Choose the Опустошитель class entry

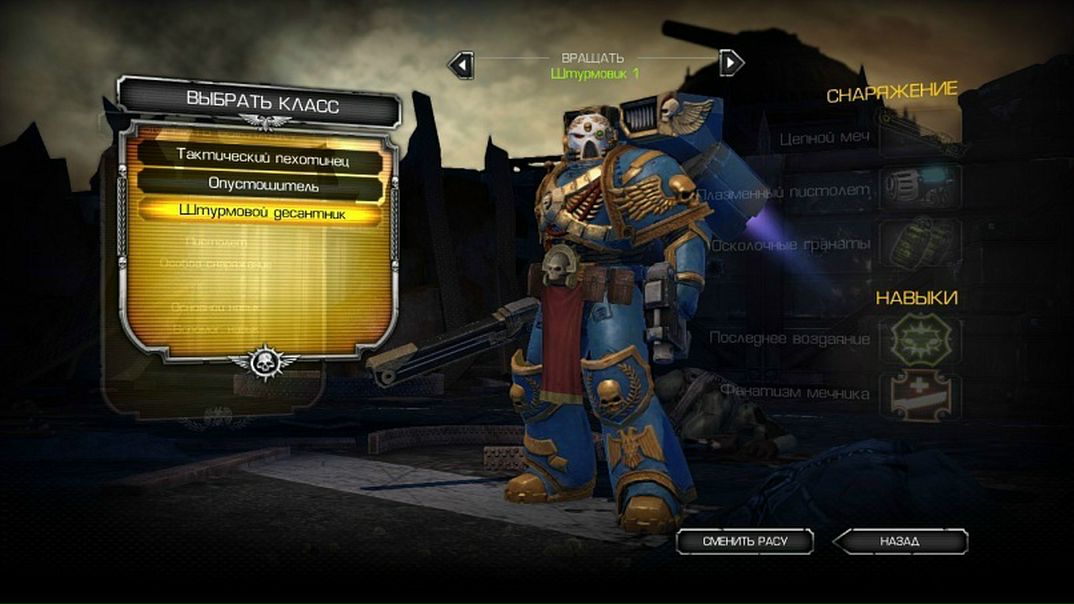tap(264, 184)
